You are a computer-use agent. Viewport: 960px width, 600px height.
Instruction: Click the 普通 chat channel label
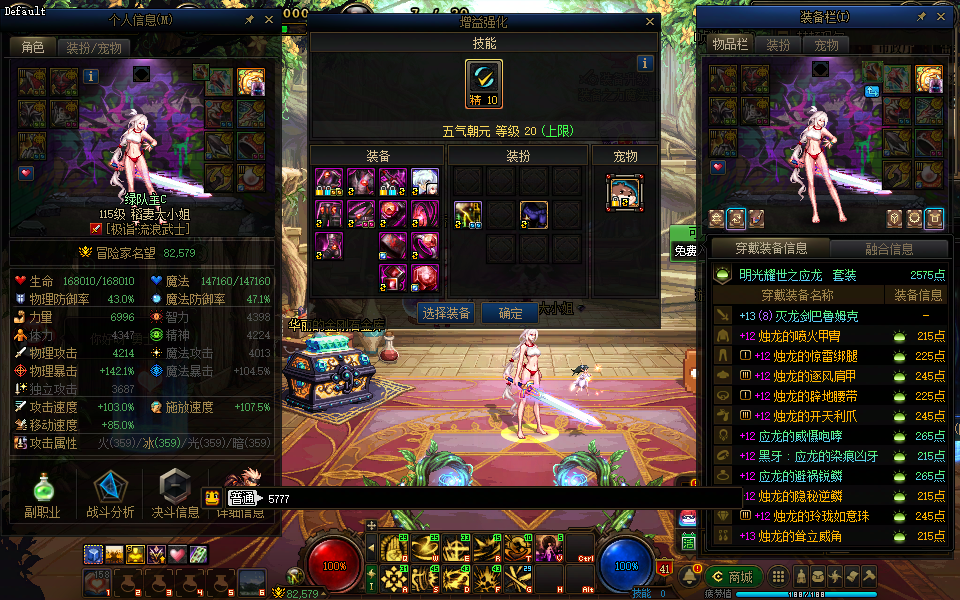tap(241, 497)
